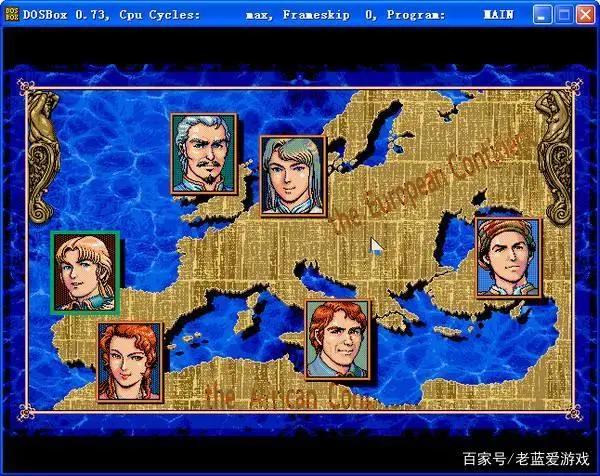Choose the long pale-haired character with headband
The width and height of the screenshot is (600, 476).
tap(292, 176)
